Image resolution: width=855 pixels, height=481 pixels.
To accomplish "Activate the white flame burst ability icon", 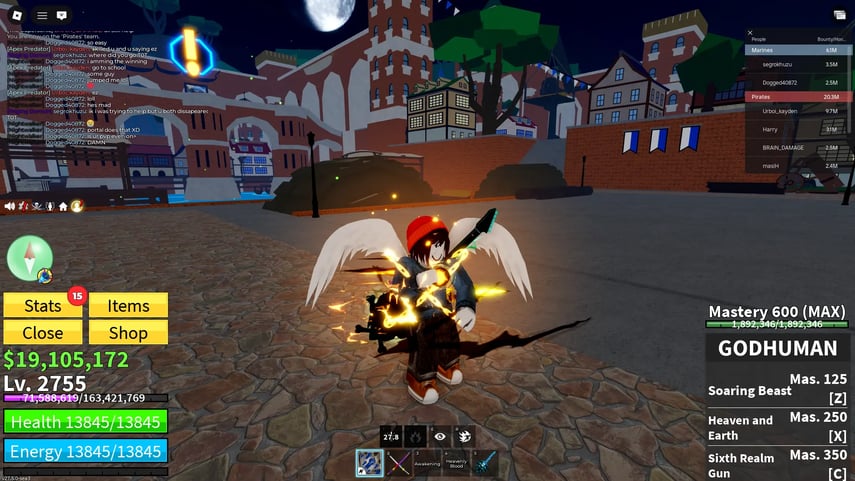I will (x=464, y=436).
